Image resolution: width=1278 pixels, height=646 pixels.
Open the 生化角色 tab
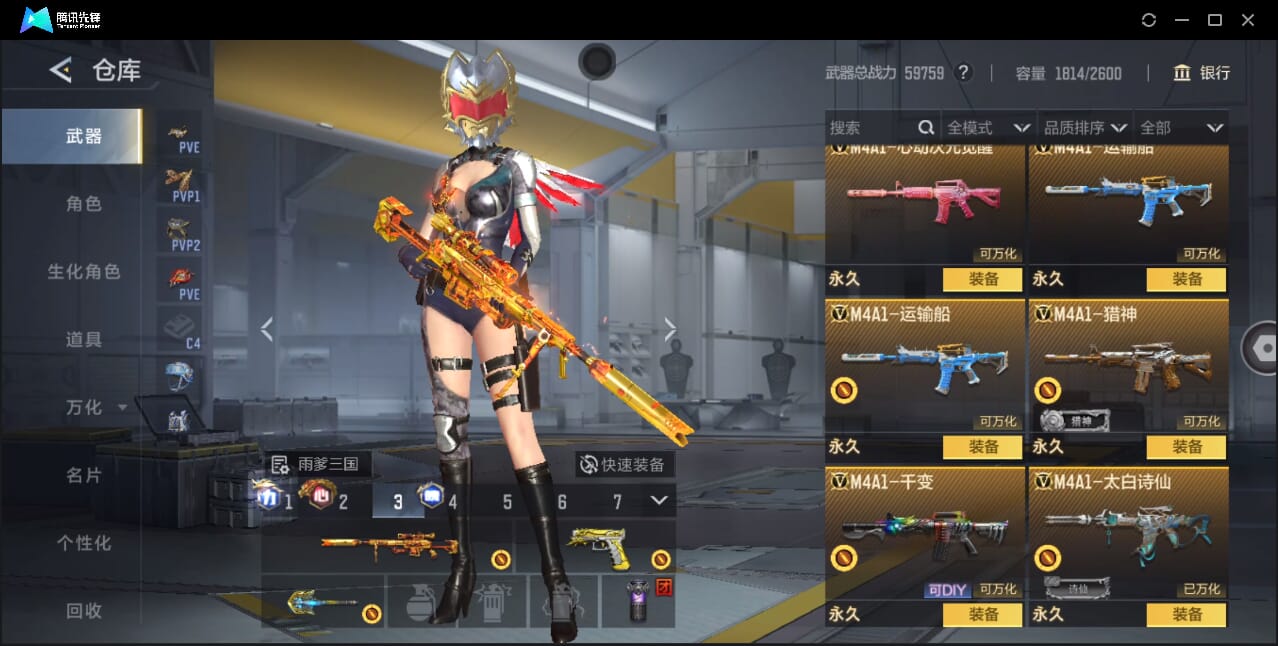84,272
